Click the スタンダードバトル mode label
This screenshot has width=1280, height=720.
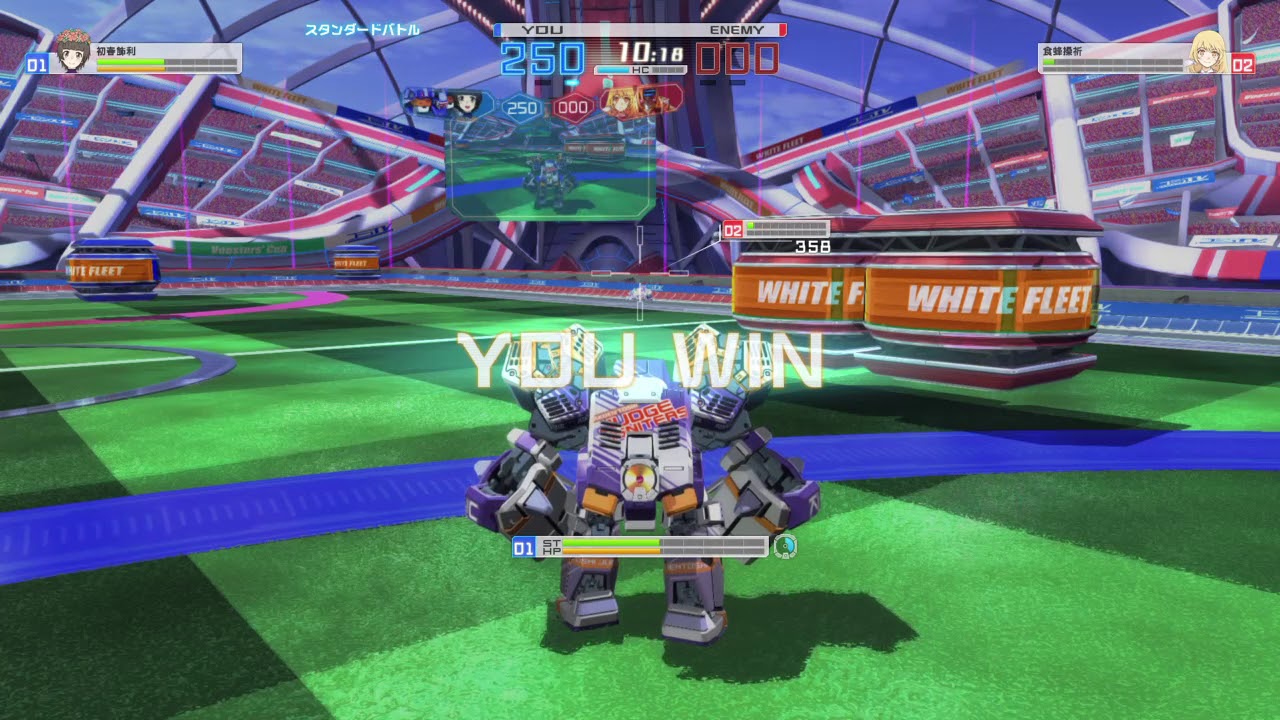(x=363, y=31)
